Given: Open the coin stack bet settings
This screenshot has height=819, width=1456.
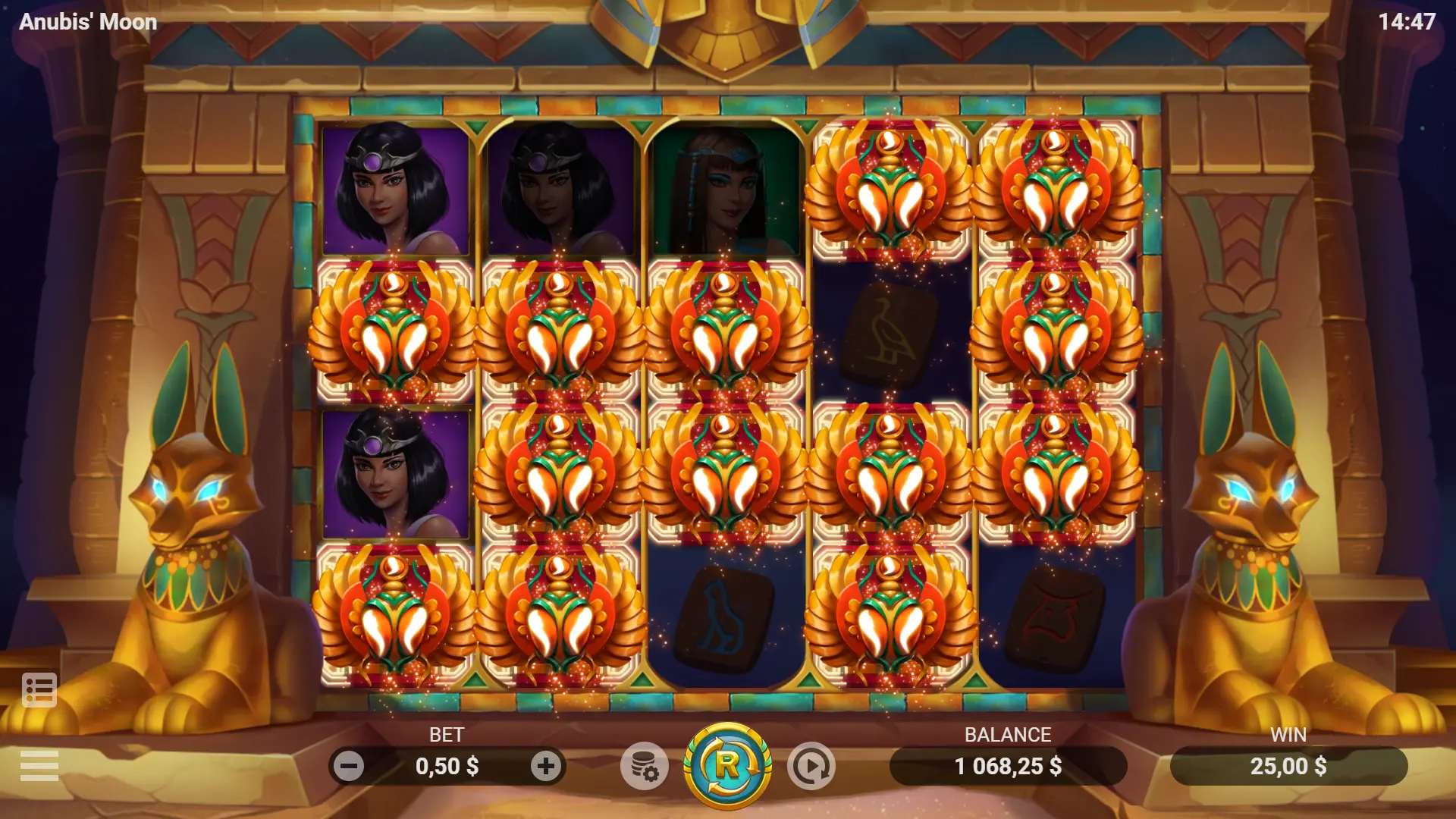Looking at the screenshot, I should (645, 766).
